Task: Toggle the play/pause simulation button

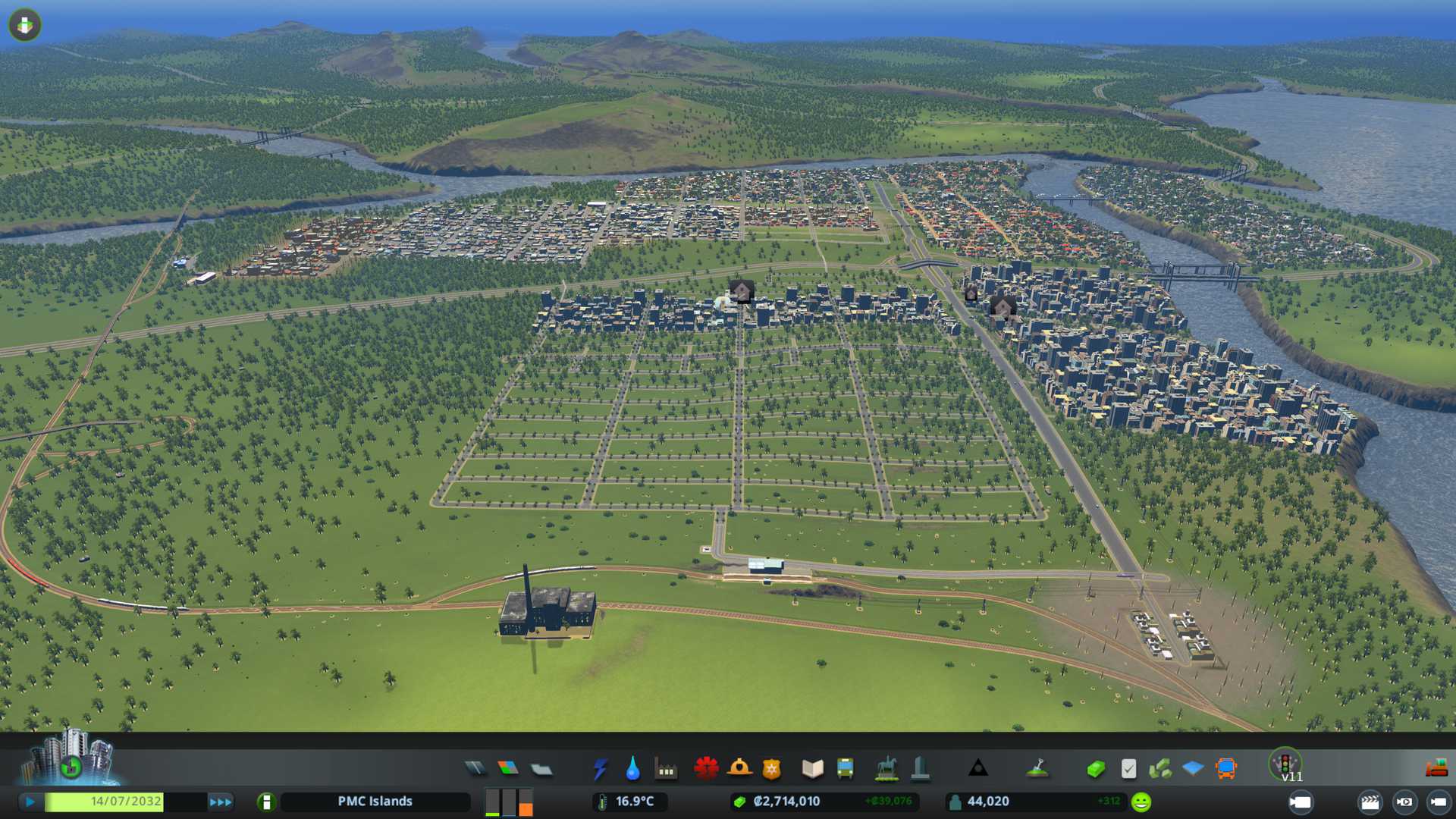Action: [x=30, y=802]
